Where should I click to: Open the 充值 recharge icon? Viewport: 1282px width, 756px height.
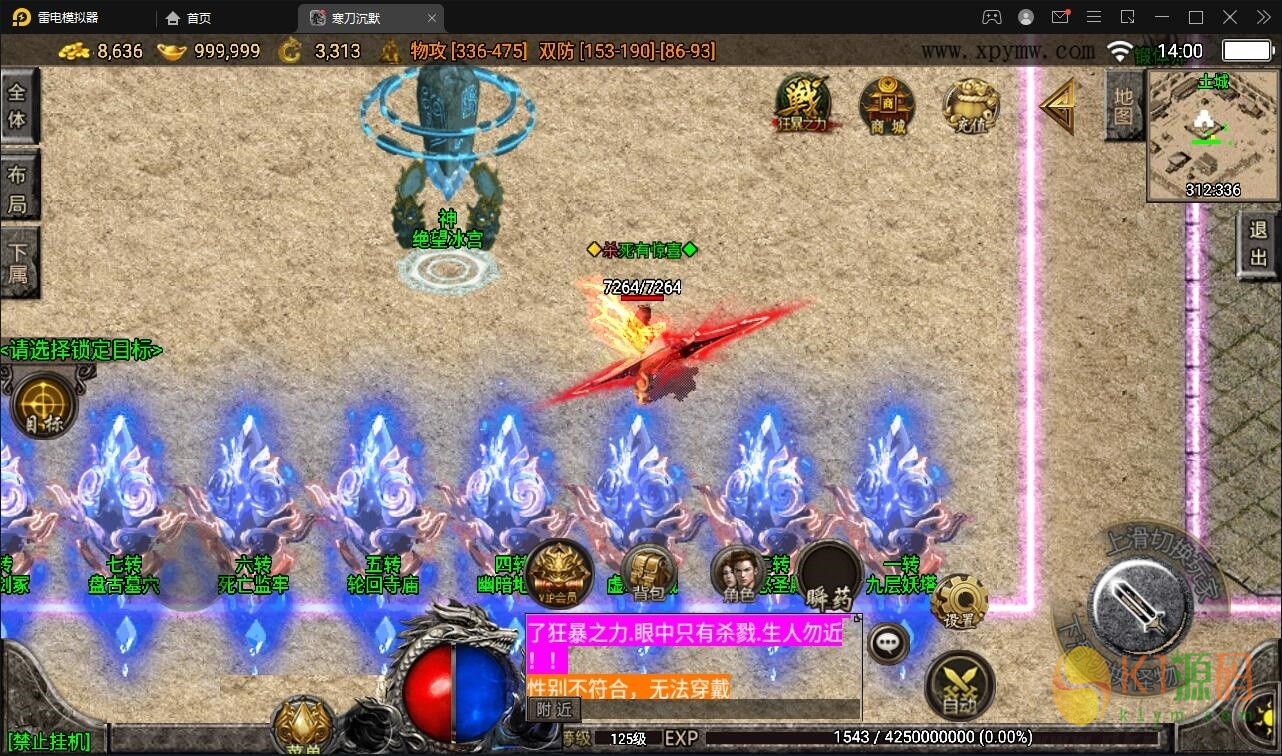[x=971, y=105]
